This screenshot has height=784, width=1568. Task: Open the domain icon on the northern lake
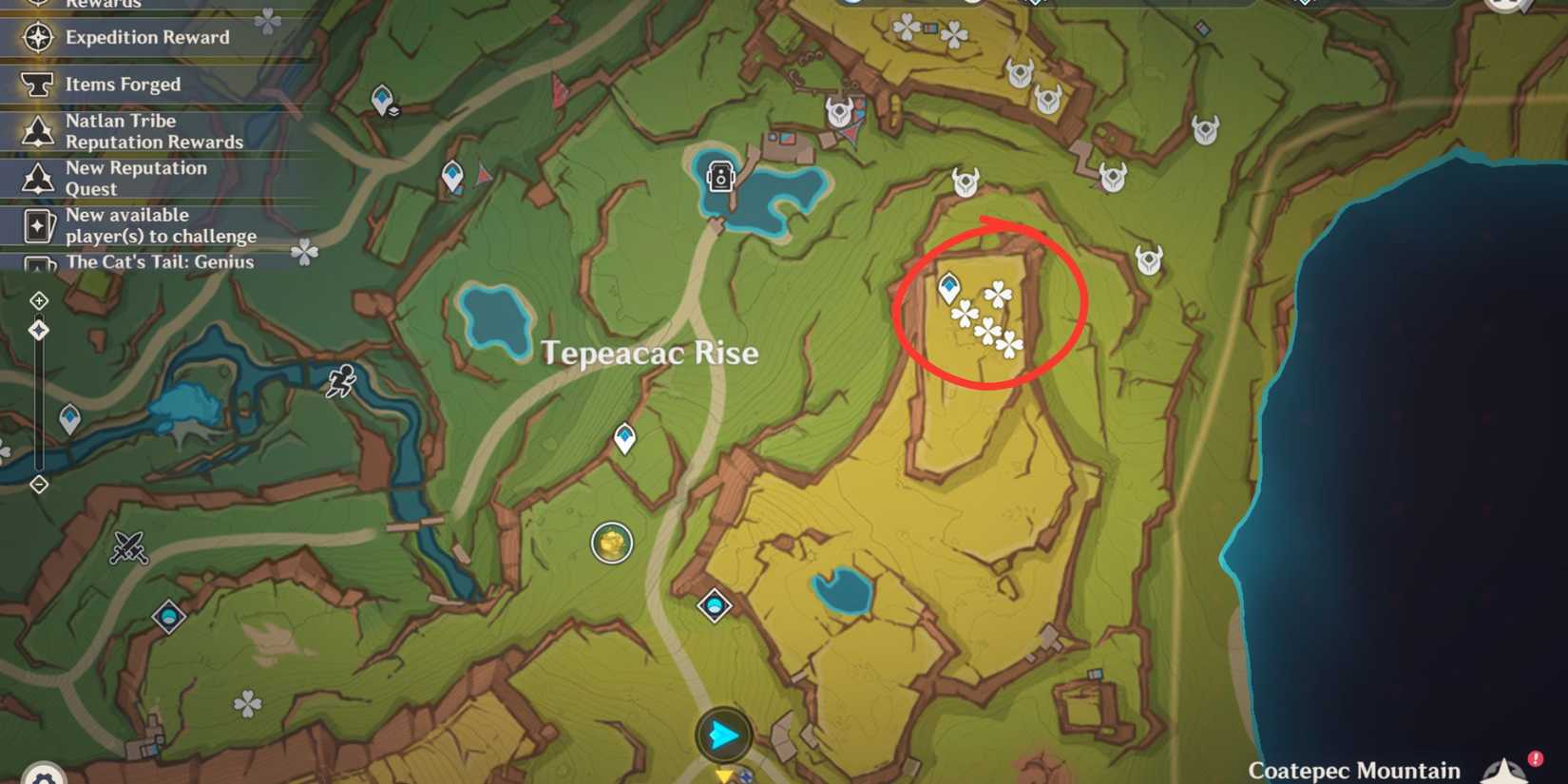719,176
